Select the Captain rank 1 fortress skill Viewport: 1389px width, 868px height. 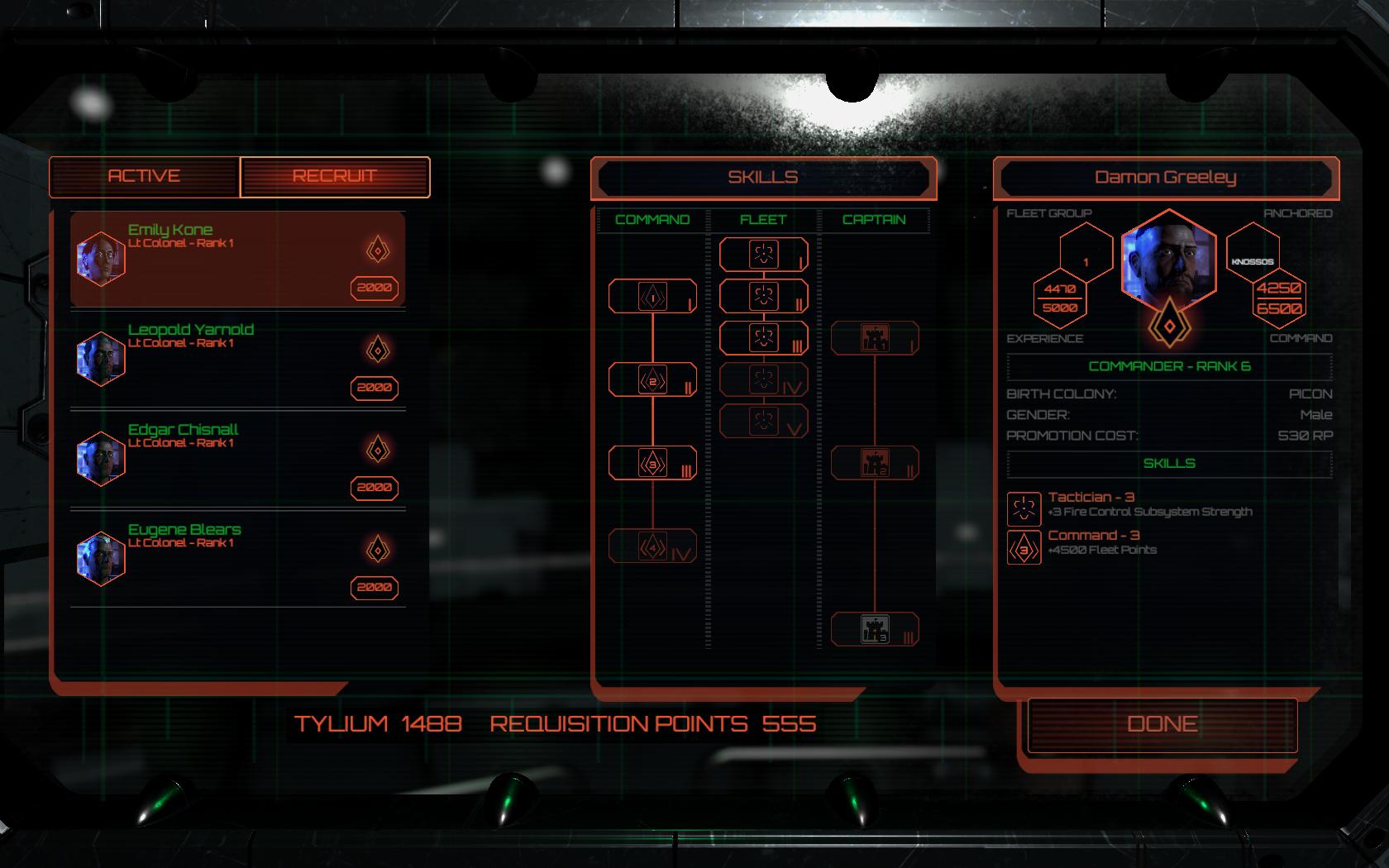(874, 336)
